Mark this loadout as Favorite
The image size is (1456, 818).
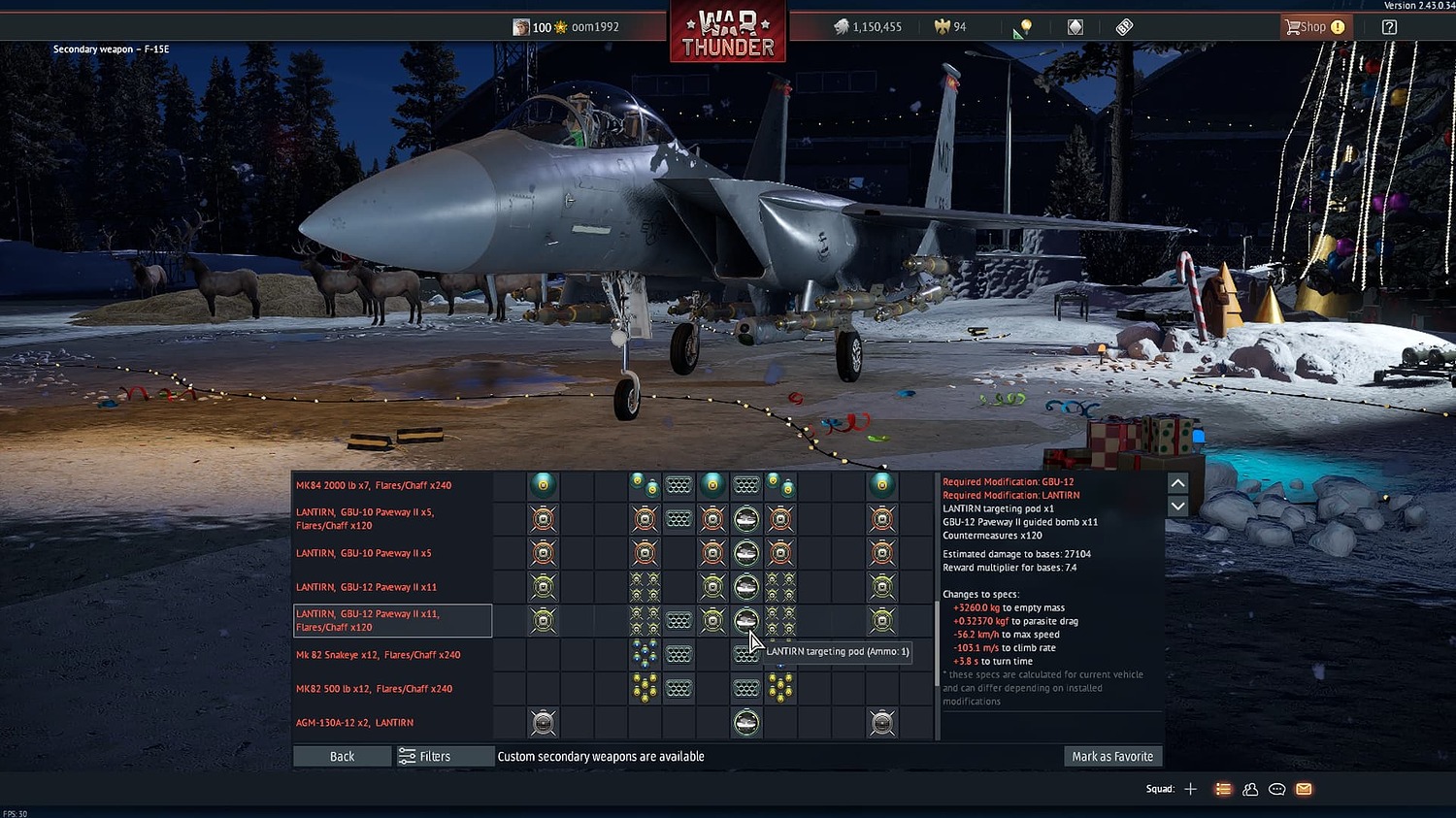click(1112, 757)
